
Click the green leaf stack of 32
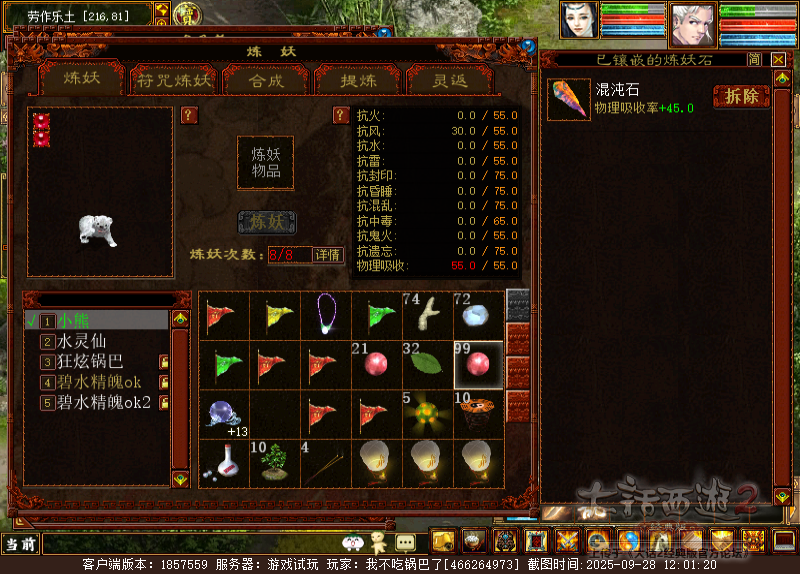pos(427,363)
